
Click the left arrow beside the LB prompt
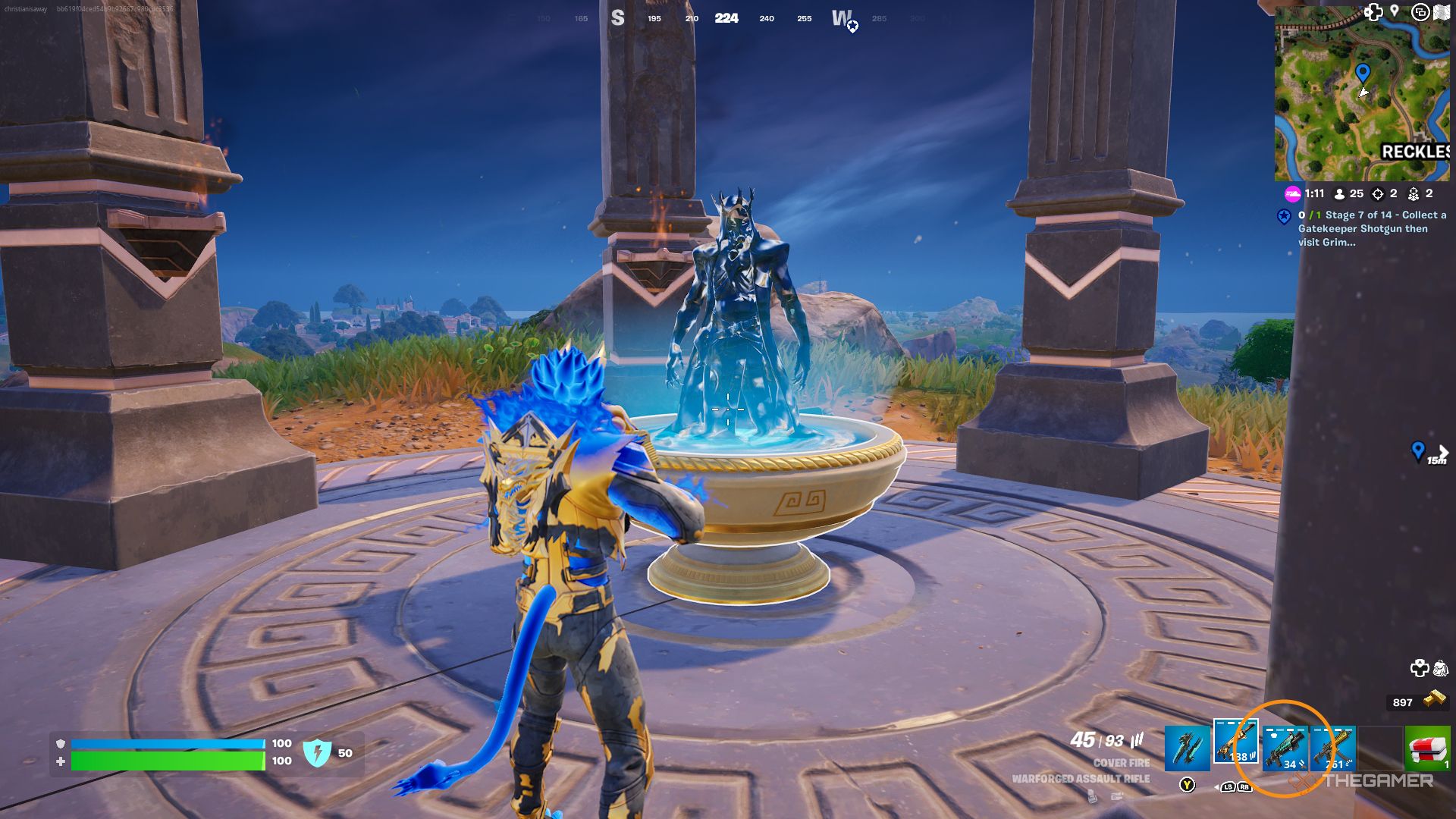[x=1216, y=787]
